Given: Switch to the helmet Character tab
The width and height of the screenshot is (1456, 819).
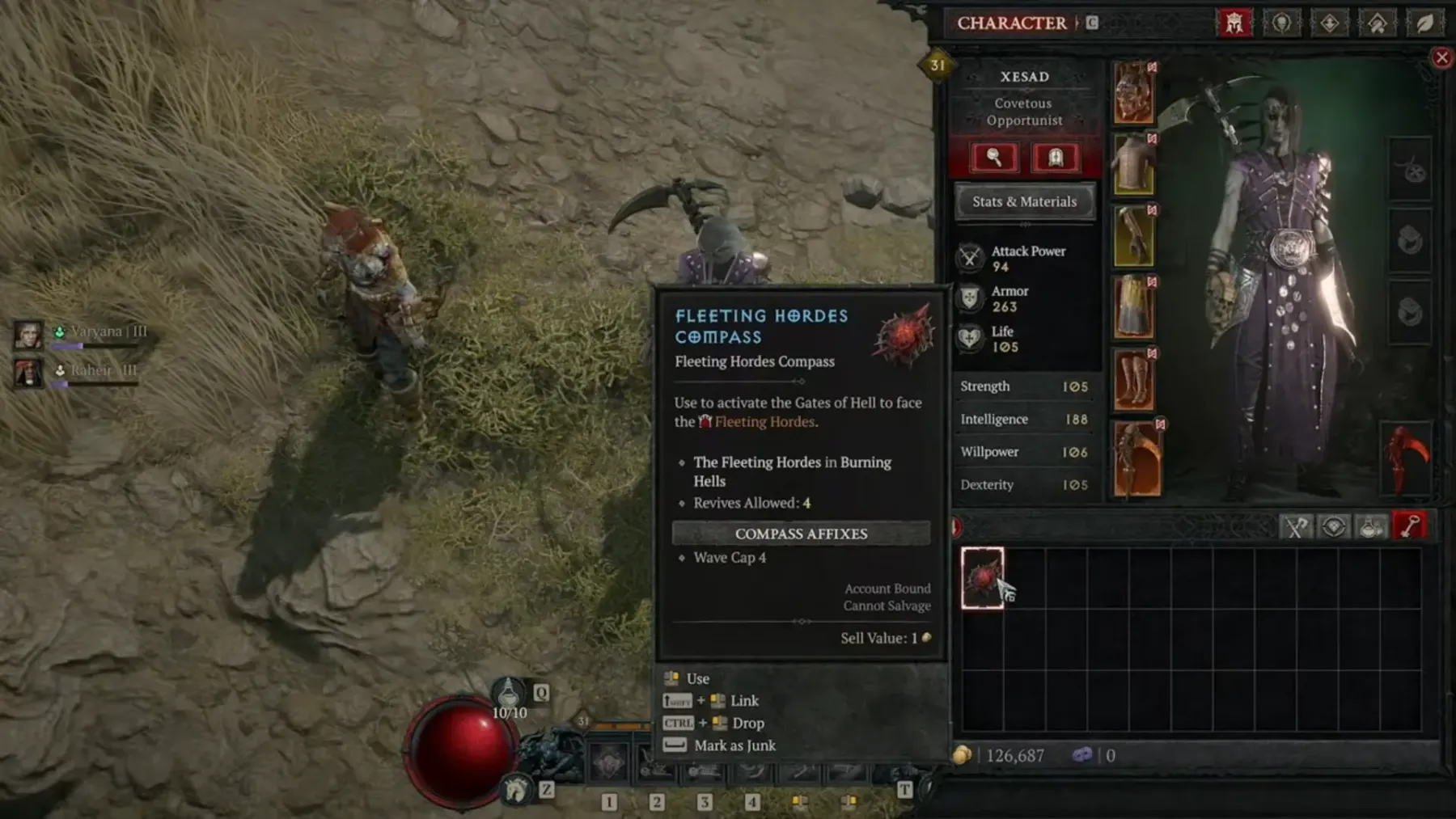Looking at the screenshot, I should coord(1234,23).
